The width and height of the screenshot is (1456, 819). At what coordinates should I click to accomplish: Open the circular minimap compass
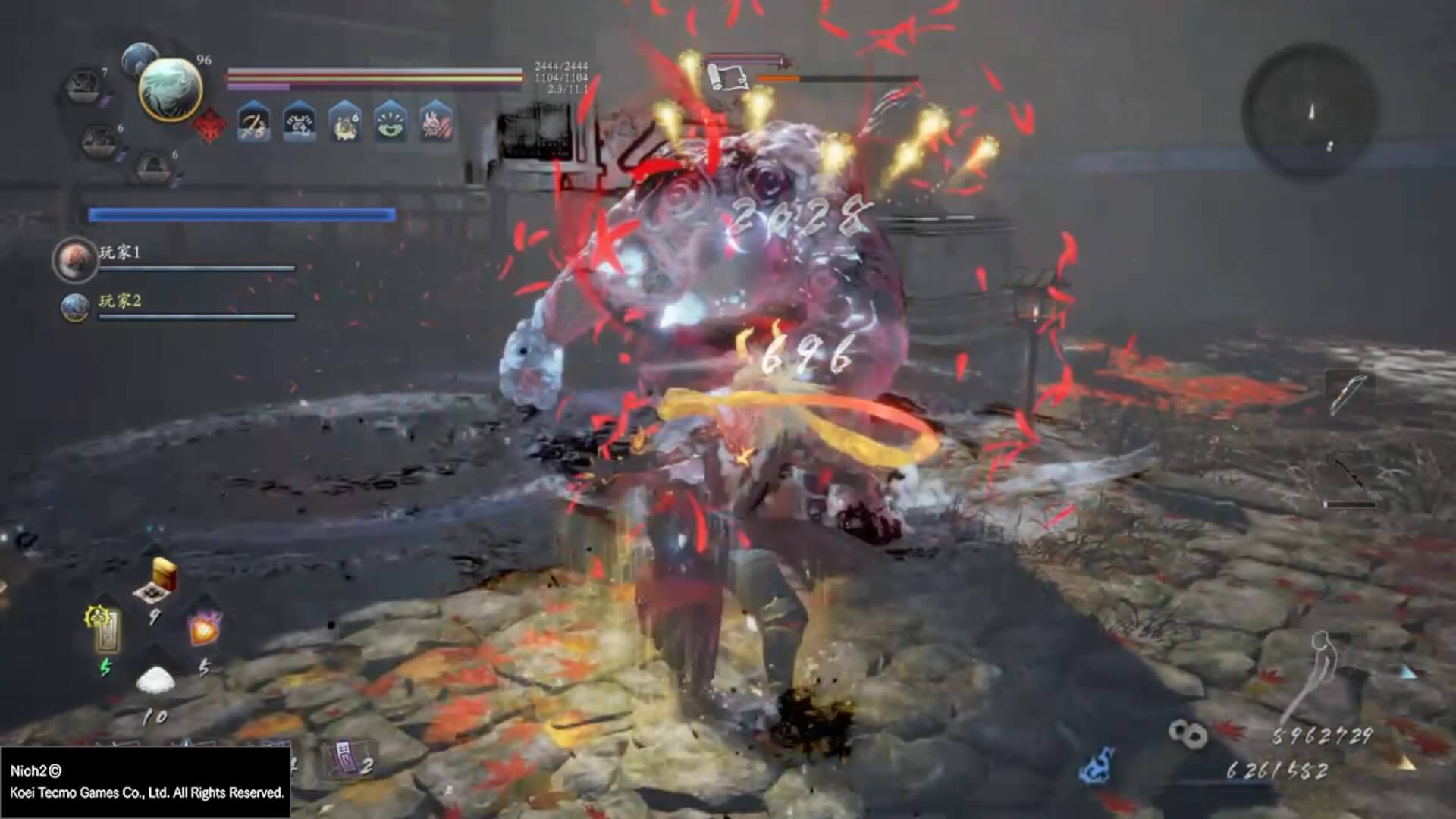(1309, 111)
